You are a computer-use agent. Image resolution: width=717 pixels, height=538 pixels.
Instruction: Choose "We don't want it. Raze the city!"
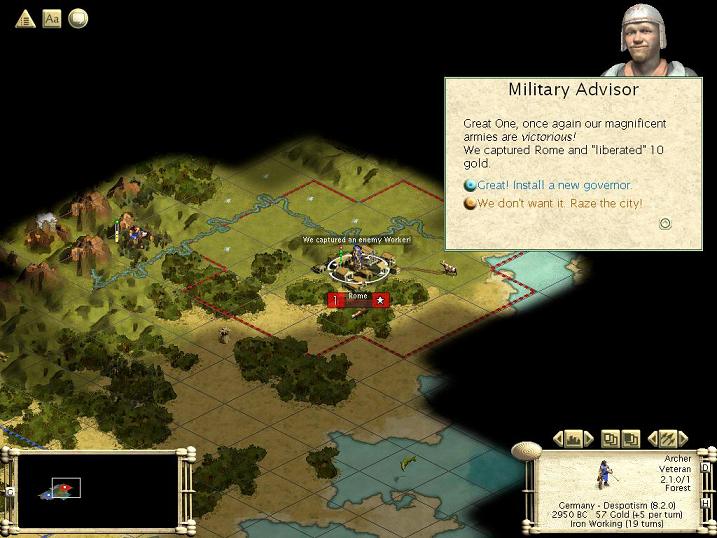[559, 203]
